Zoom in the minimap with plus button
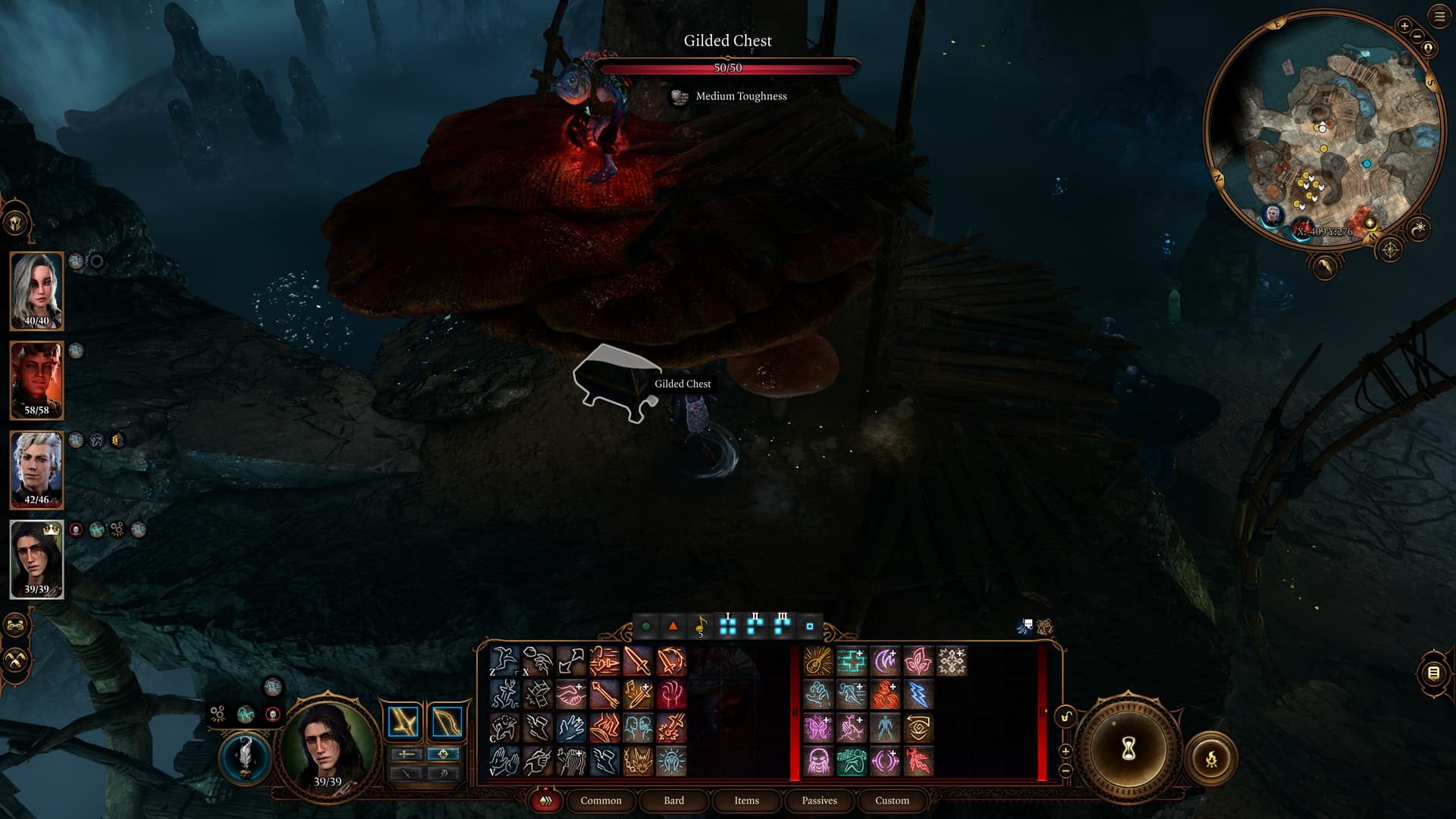The image size is (1456, 819). point(1404,26)
